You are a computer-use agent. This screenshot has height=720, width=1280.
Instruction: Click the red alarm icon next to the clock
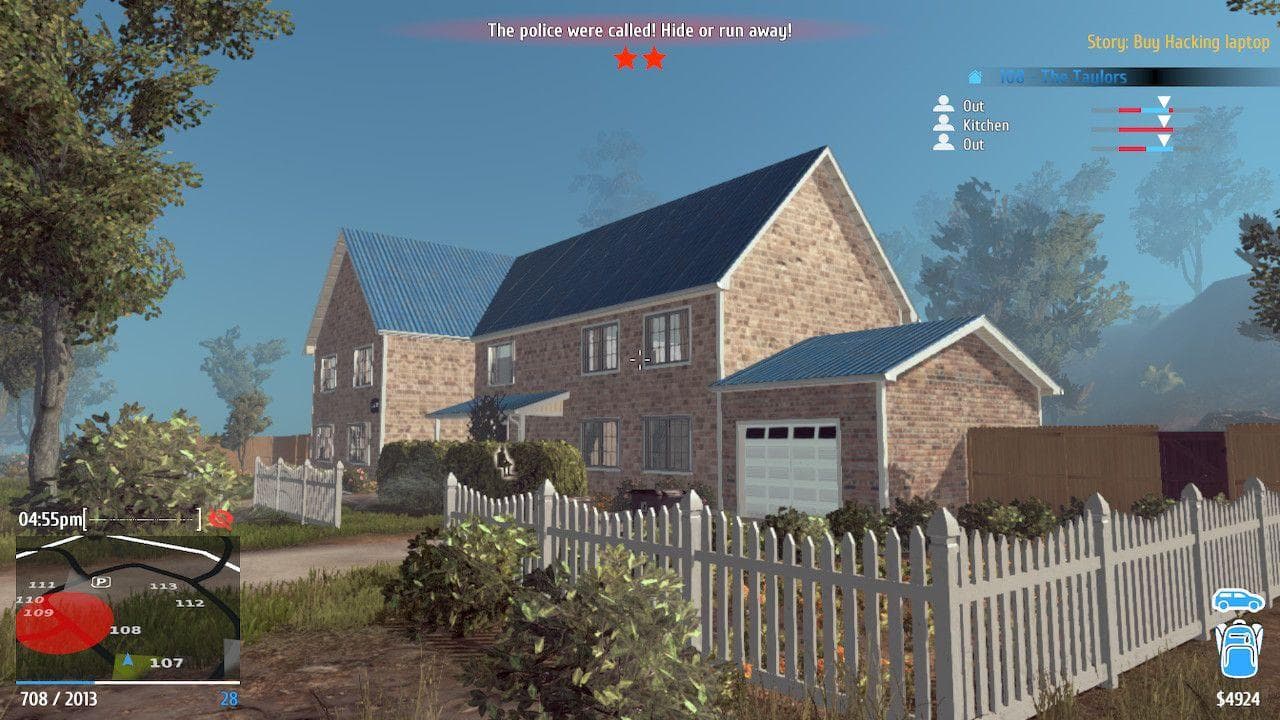[220, 519]
